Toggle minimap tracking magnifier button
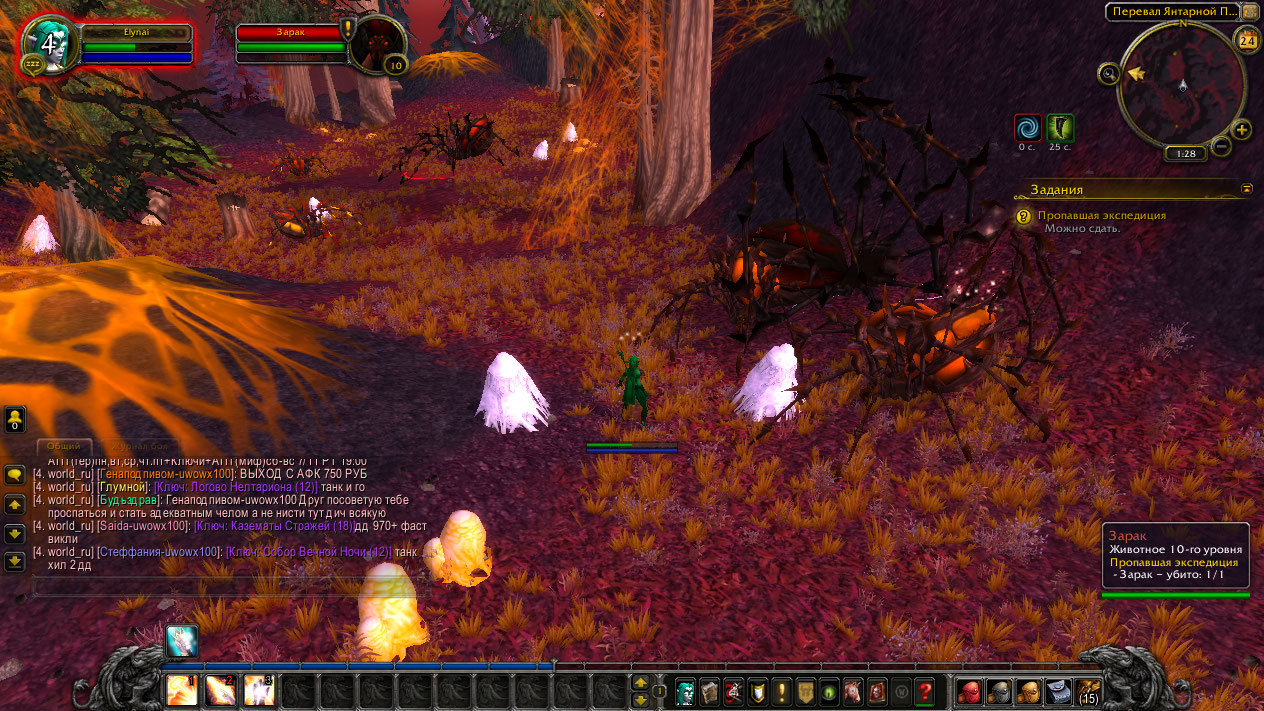 pos(1108,73)
